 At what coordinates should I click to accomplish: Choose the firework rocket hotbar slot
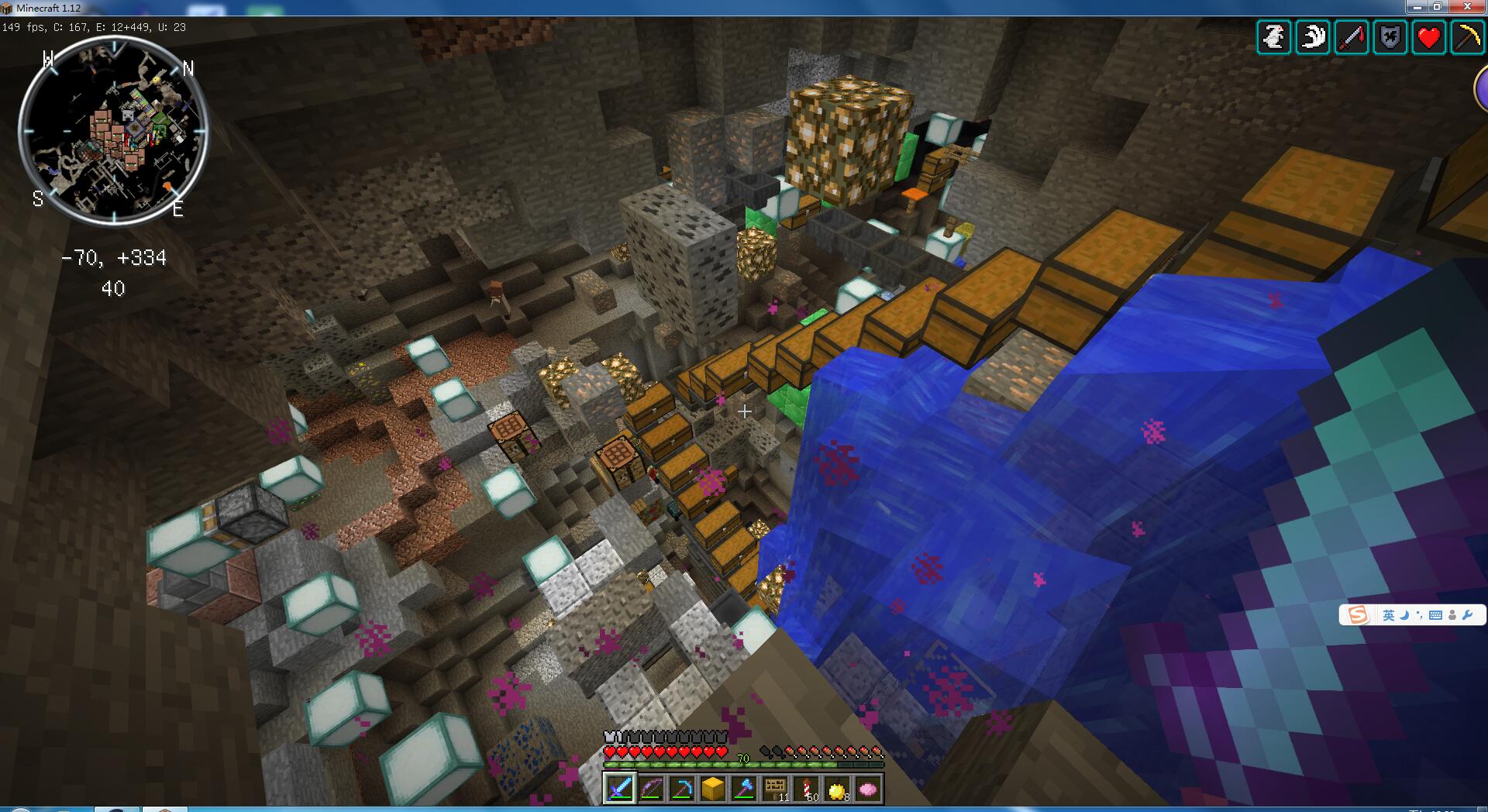pos(806,788)
